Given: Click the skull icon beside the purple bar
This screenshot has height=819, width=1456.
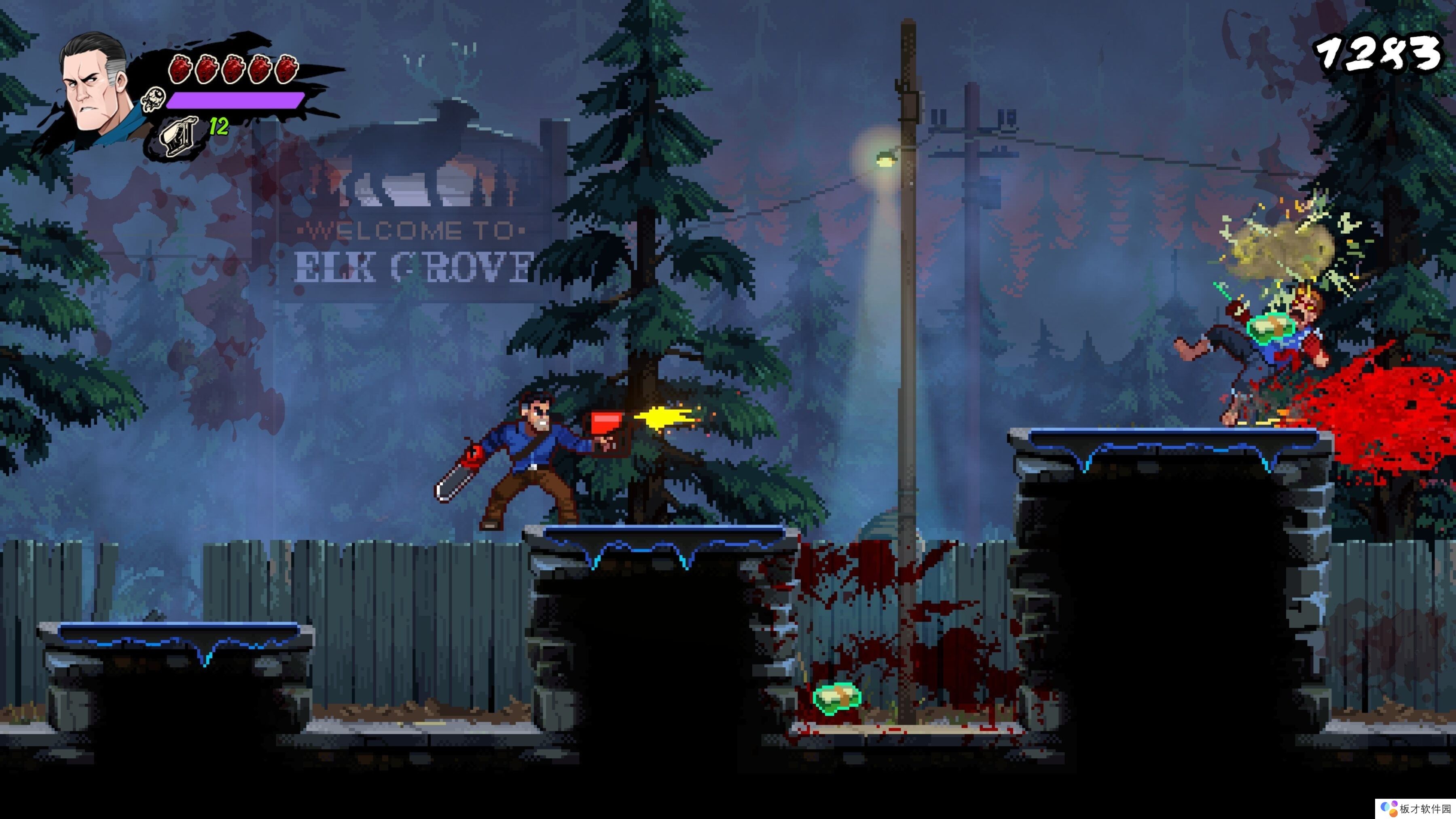Looking at the screenshot, I should [152, 99].
